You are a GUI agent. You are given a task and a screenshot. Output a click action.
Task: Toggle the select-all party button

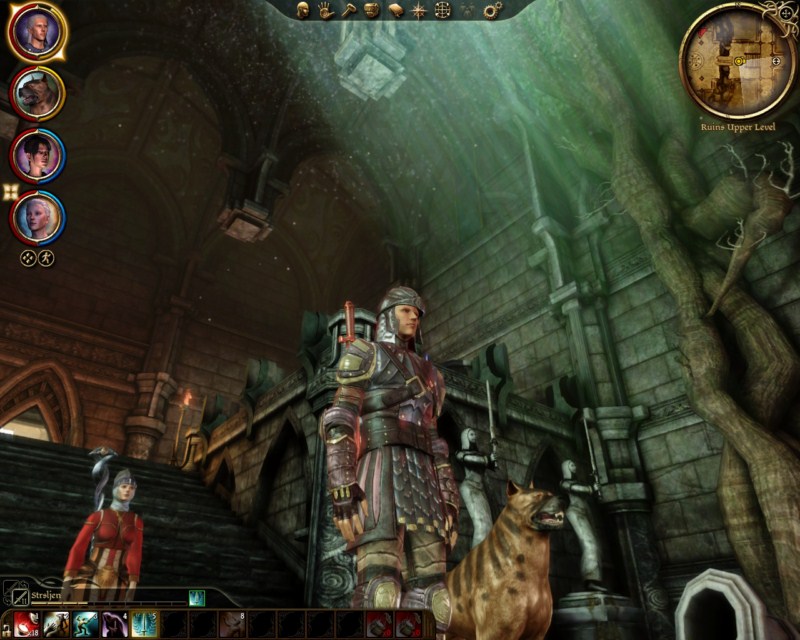click(x=28, y=258)
